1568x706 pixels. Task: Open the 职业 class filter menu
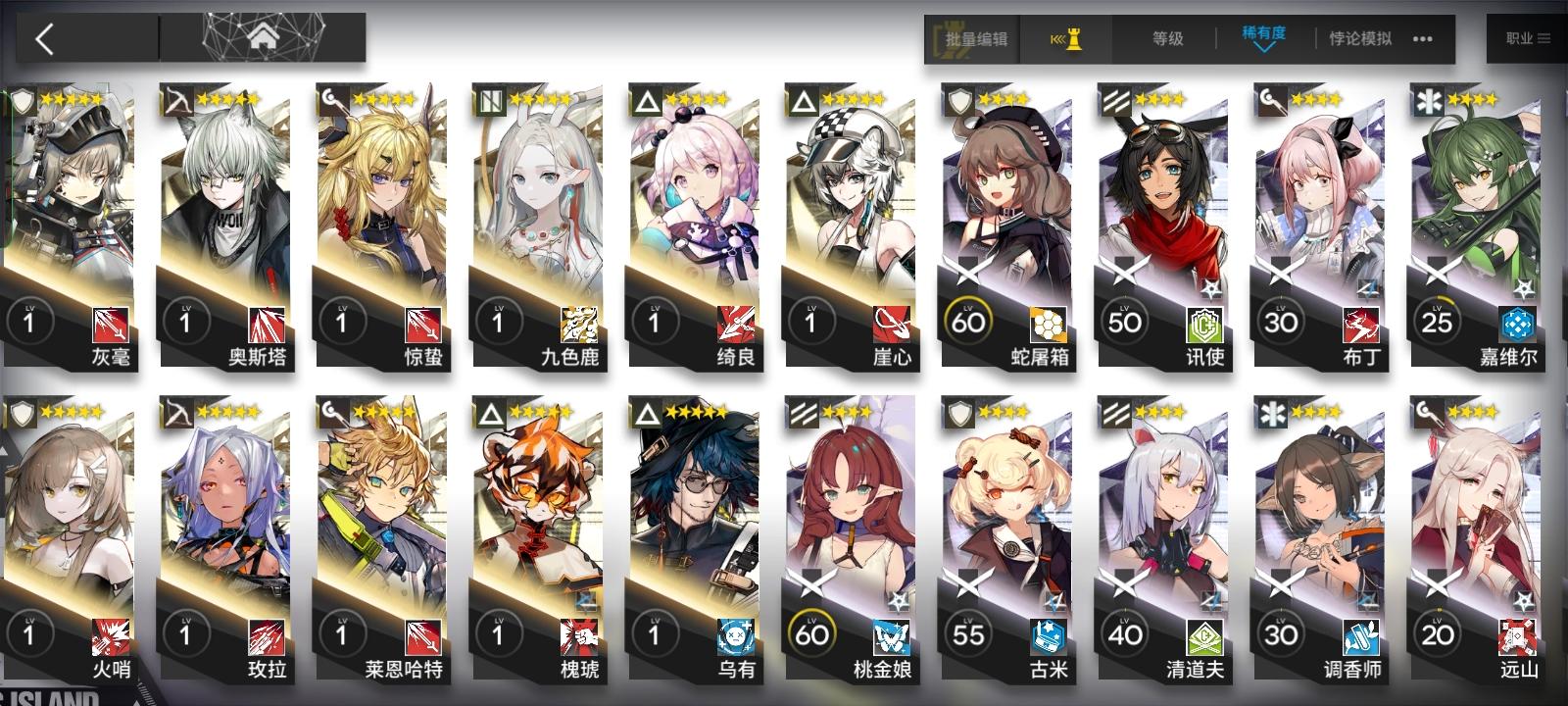1525,39
